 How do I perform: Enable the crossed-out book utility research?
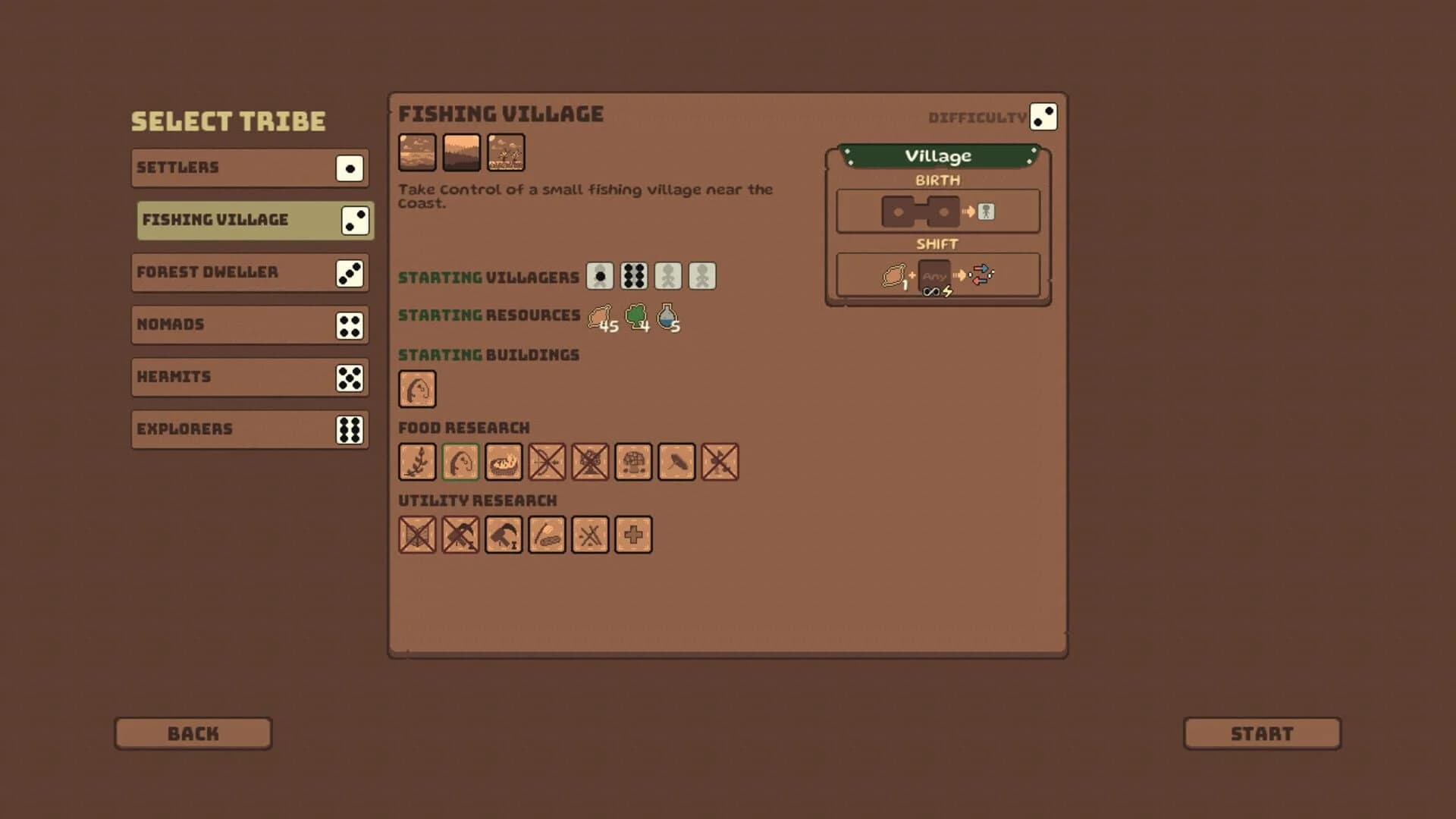pyautogui.click(x=418, y=535)
